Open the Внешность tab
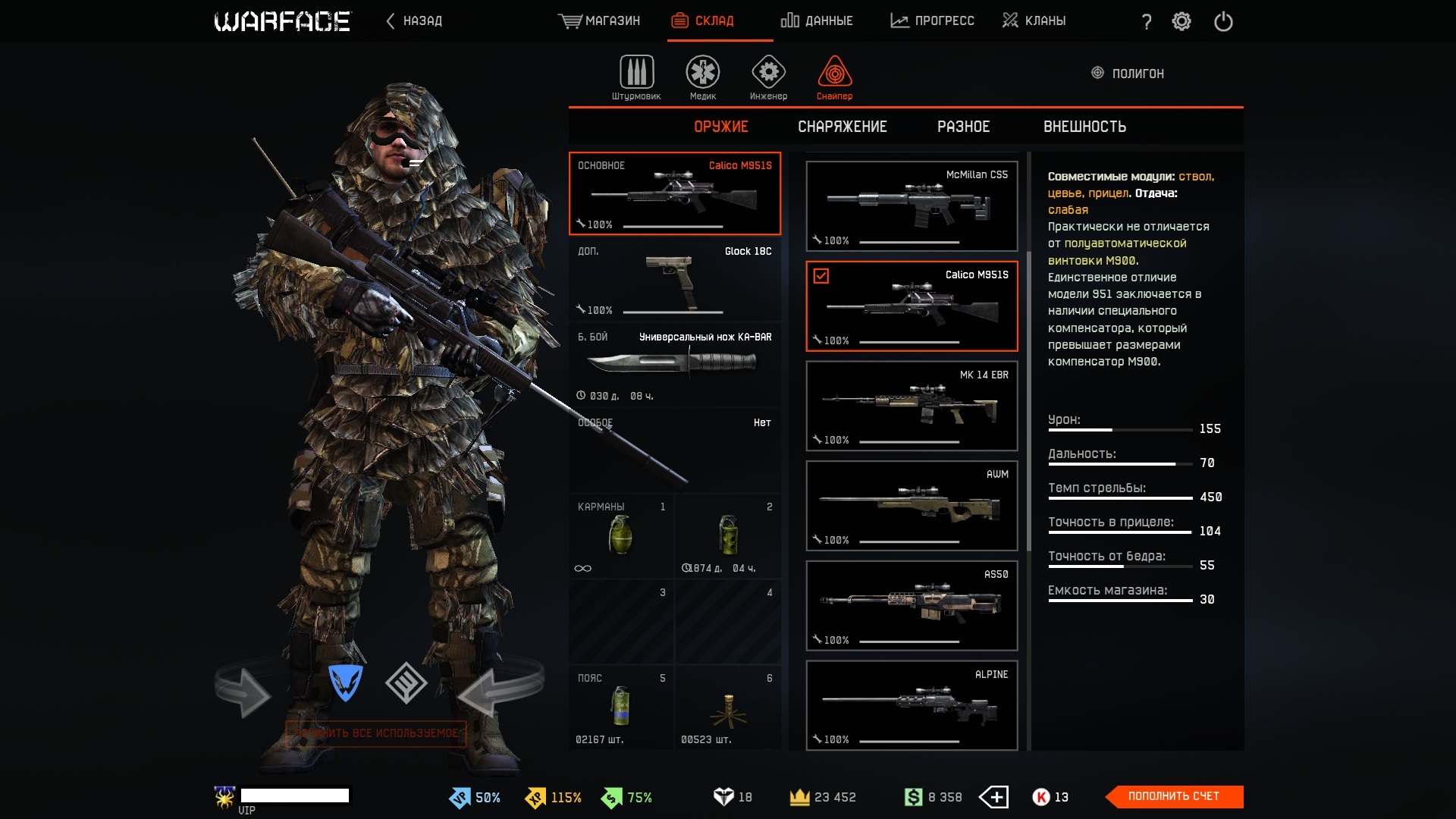The width and height of the screenshot is (1456, 819). (x=1084, y=127)
